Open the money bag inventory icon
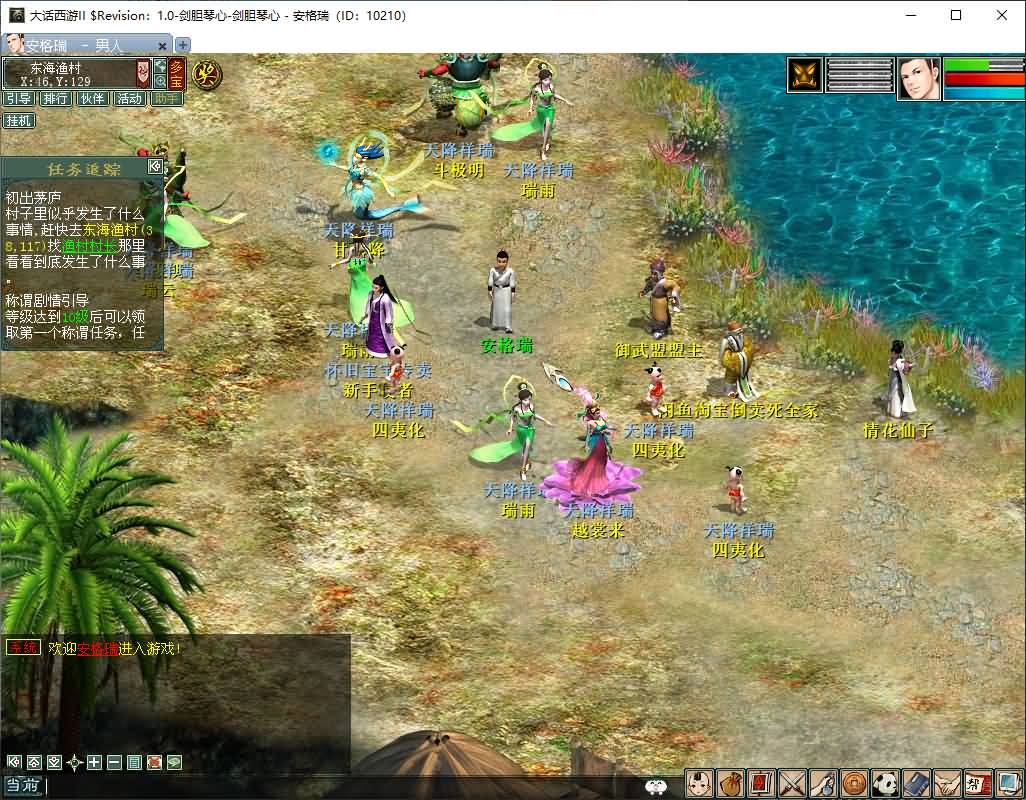Image resolution: width=1026 pixels, height=800 pixels. [x=731, y=783]
